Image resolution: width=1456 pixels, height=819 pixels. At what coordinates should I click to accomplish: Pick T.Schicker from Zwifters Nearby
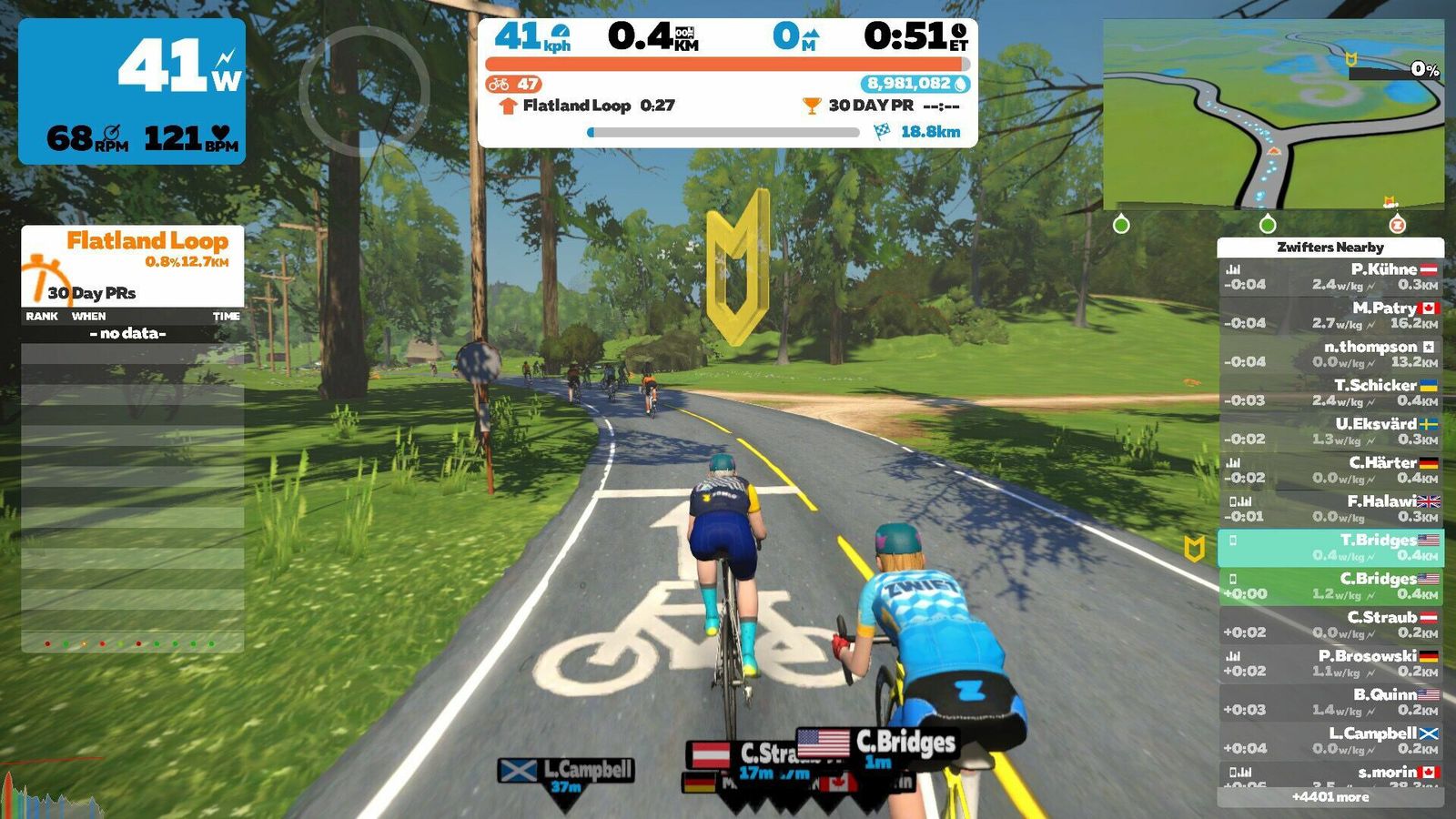tap(1330, 392)
